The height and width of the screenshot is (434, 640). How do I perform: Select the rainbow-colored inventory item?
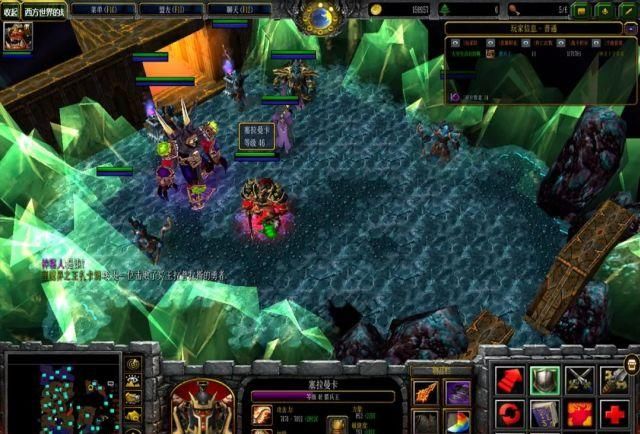click(458, 422)
